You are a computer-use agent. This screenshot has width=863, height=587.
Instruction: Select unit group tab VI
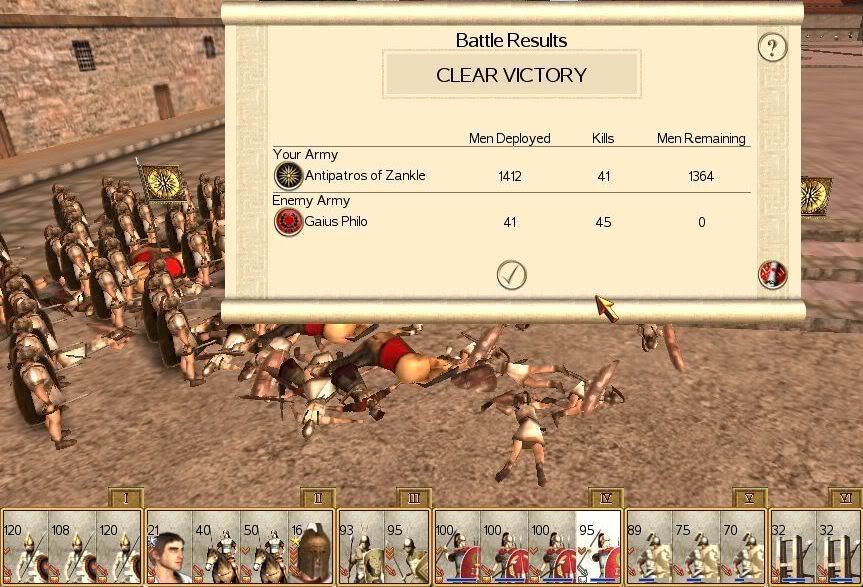[845, 498]
